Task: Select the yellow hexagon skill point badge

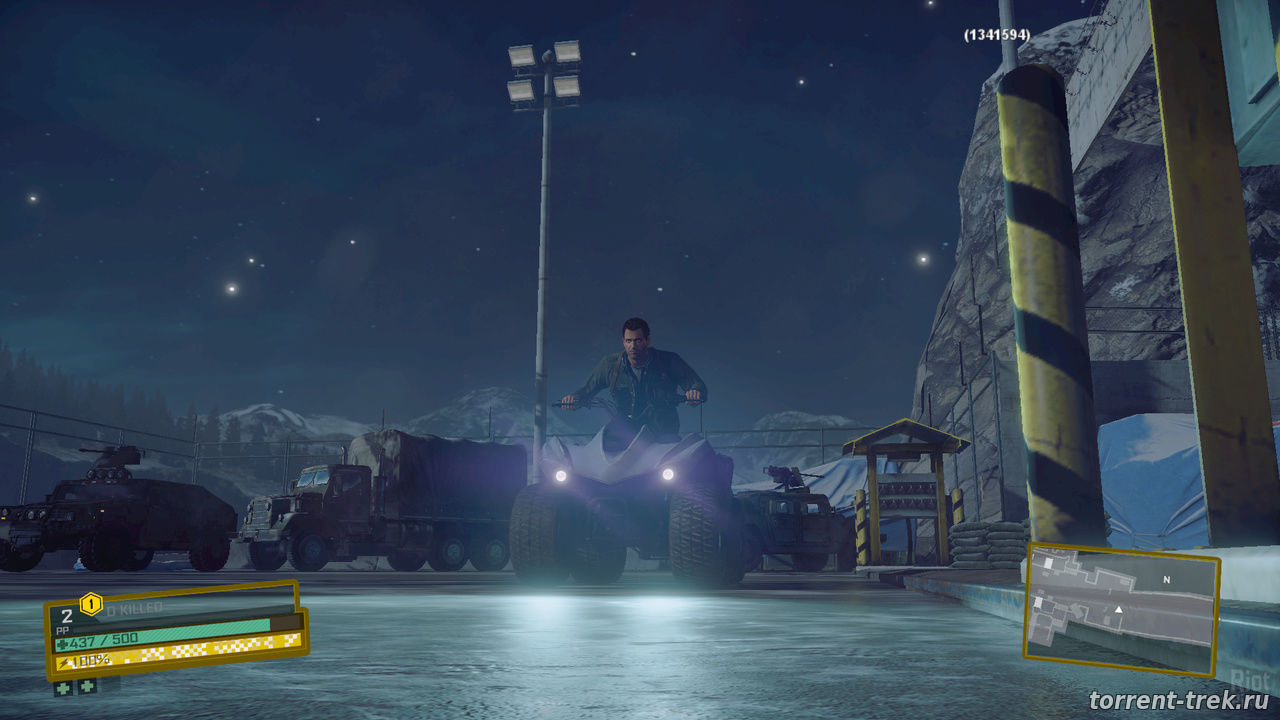Action: click(91, 603)
